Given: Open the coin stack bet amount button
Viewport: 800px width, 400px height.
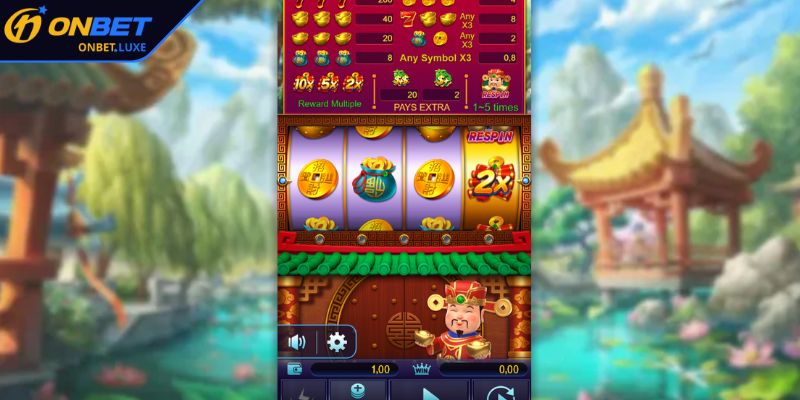Looking at the screenshot, I should pyautogui.click(x=356, y=391).
